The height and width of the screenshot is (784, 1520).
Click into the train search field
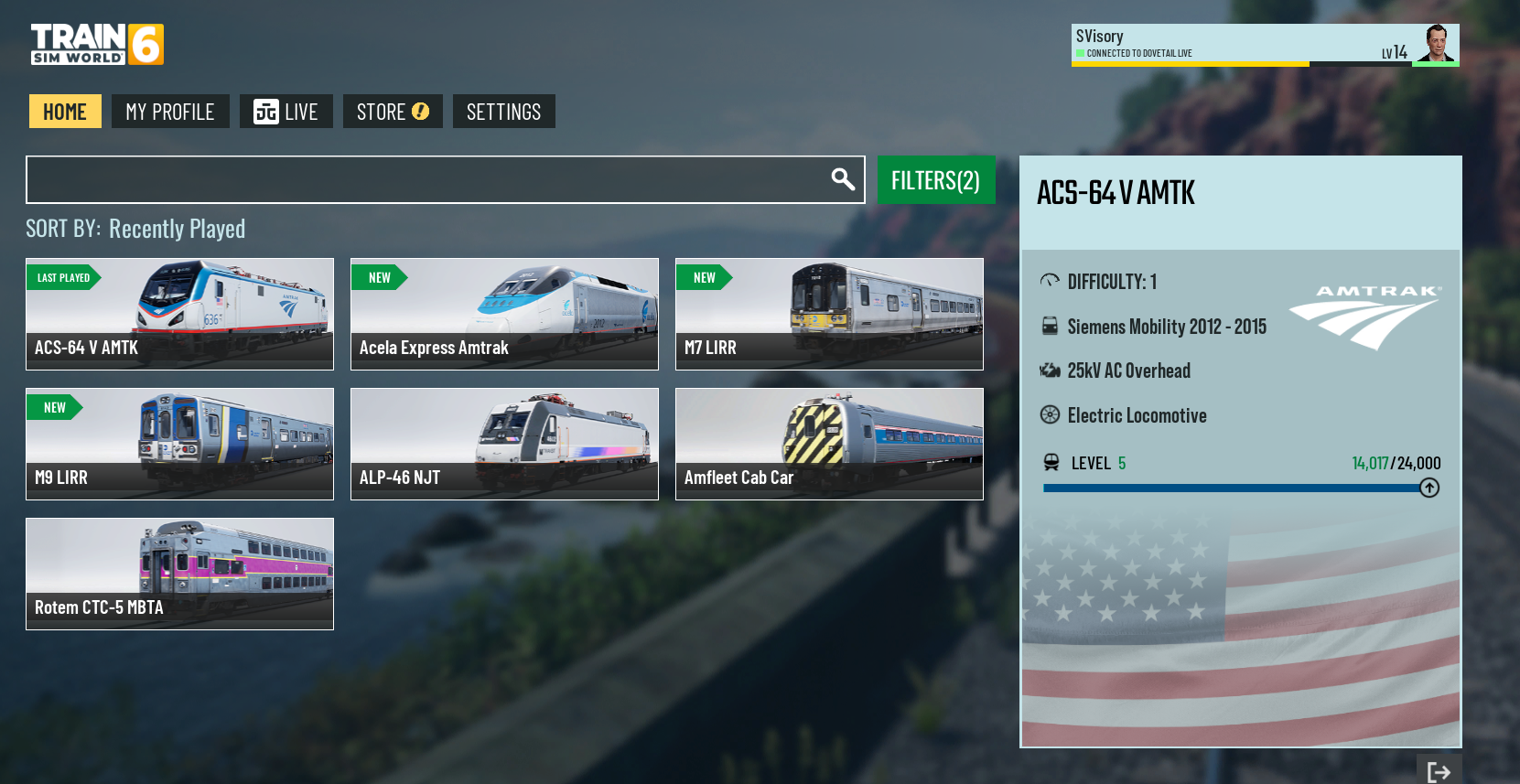point(421,179)
